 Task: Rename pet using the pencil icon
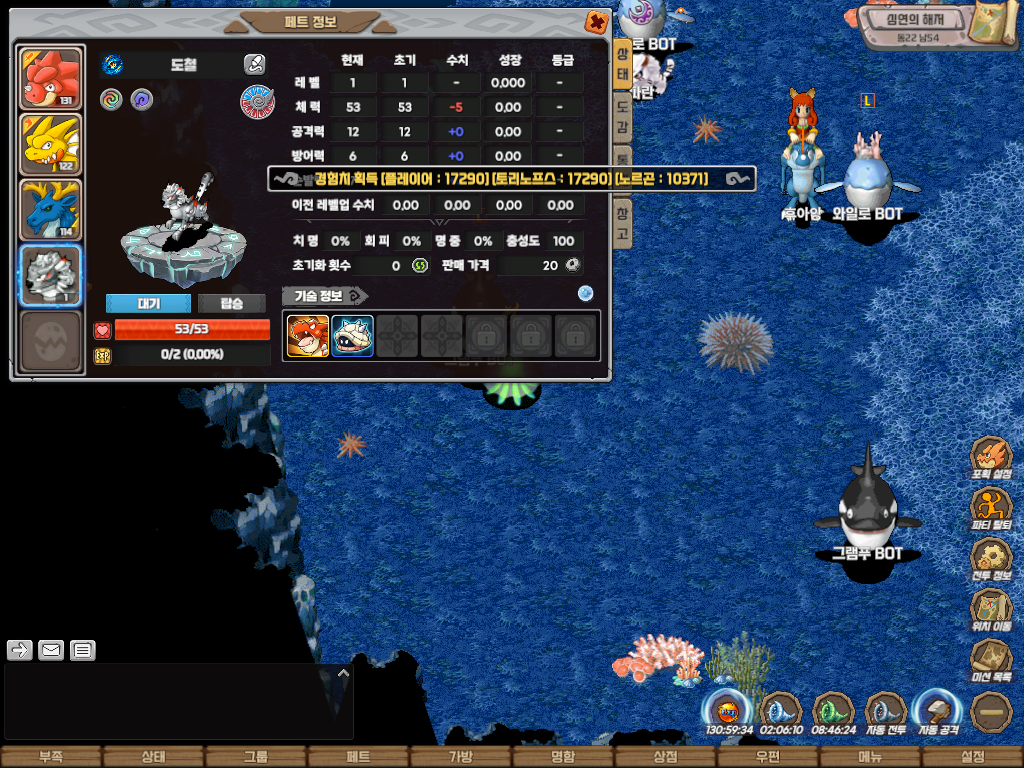coord(254,65)
